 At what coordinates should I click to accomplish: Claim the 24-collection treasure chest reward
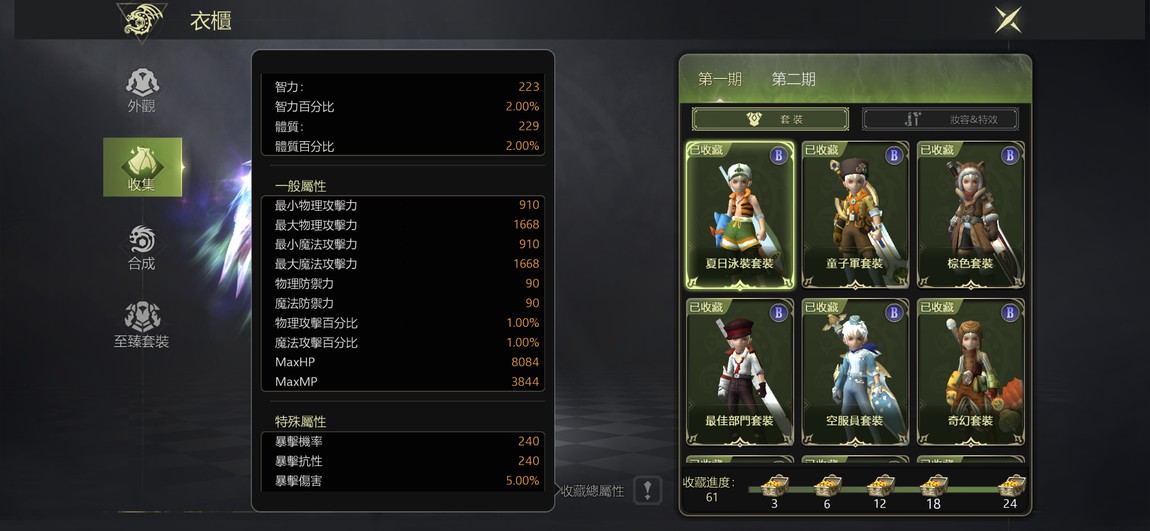click(1011, 487)
